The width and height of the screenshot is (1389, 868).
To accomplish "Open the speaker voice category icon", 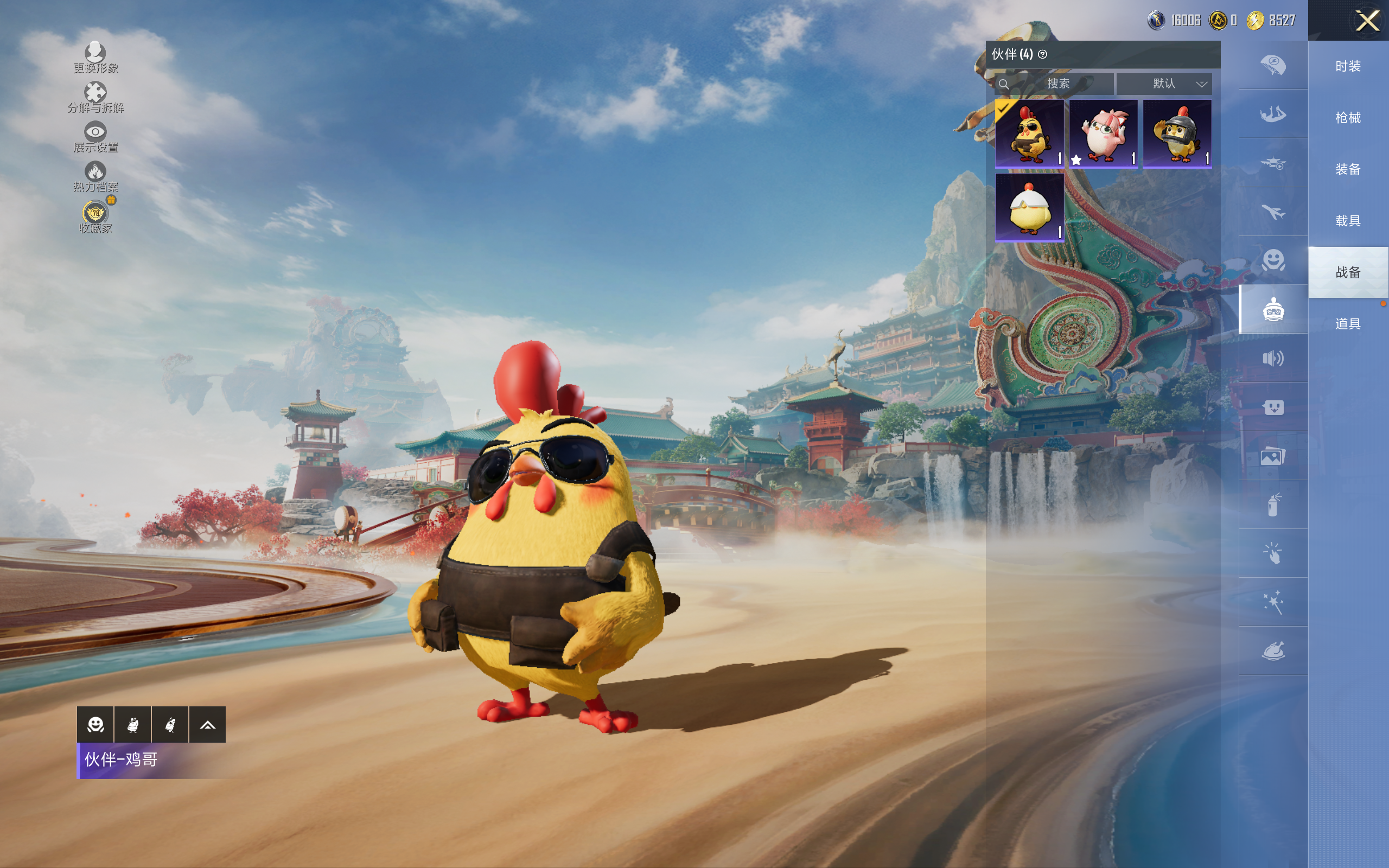I will [1273, 358].
